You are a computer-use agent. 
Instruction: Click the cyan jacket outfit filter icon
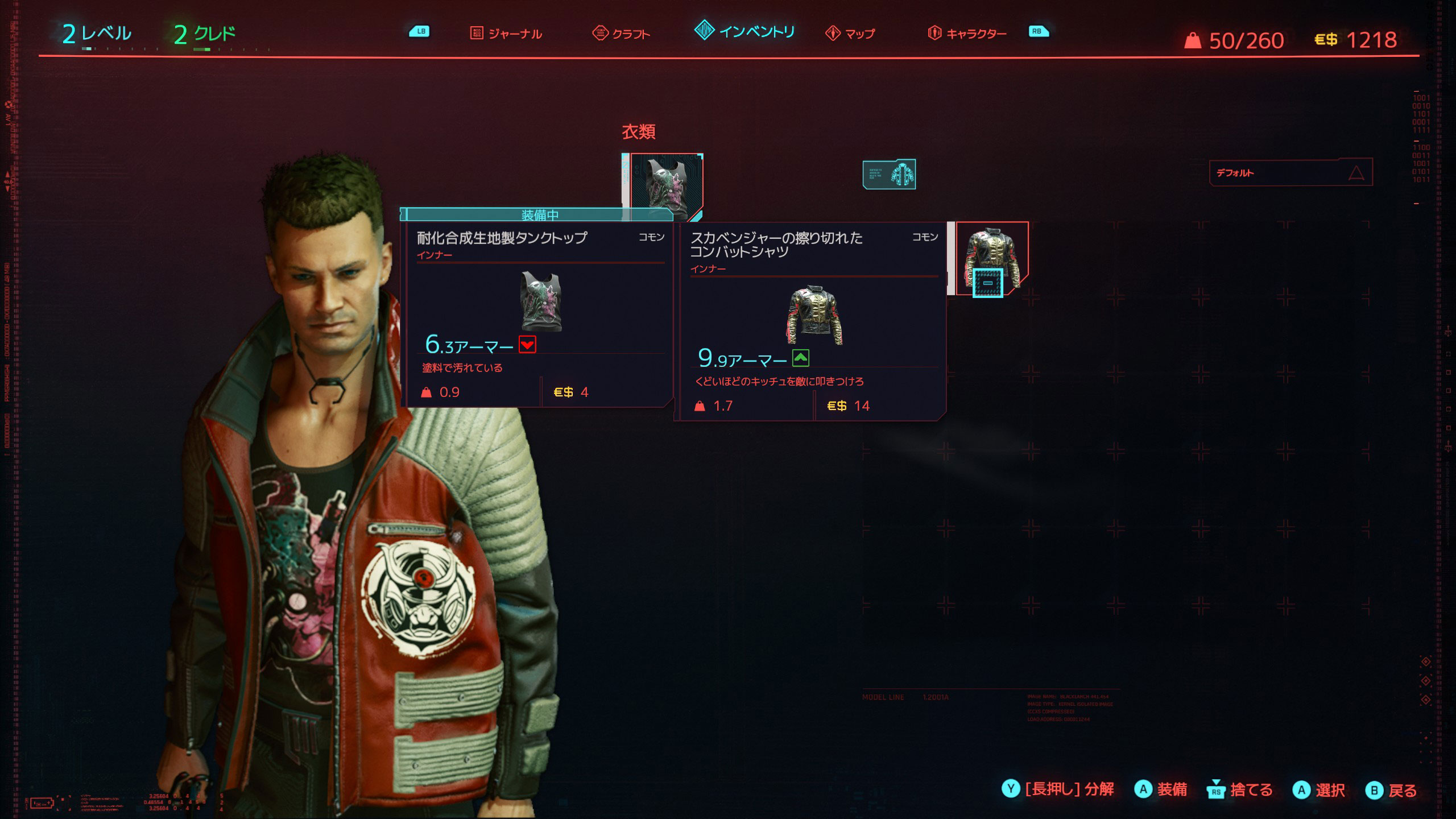point(889,174)
